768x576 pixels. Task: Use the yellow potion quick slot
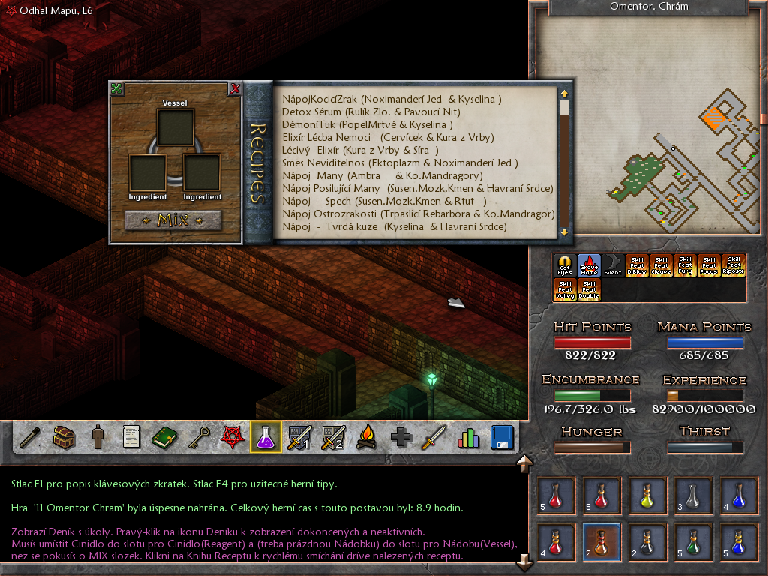(x=645, y=496)
